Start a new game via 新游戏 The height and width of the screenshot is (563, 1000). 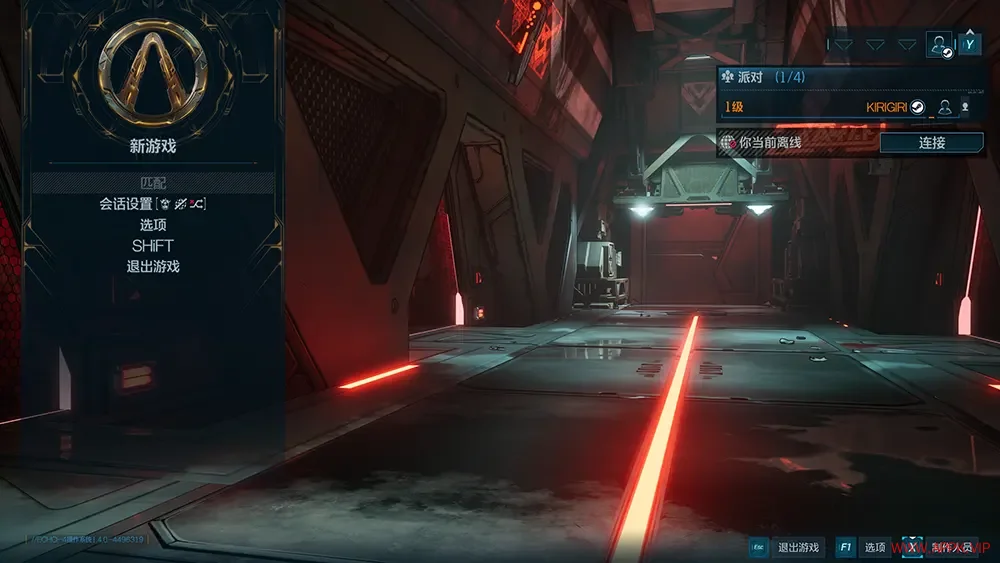pos(153,146)
